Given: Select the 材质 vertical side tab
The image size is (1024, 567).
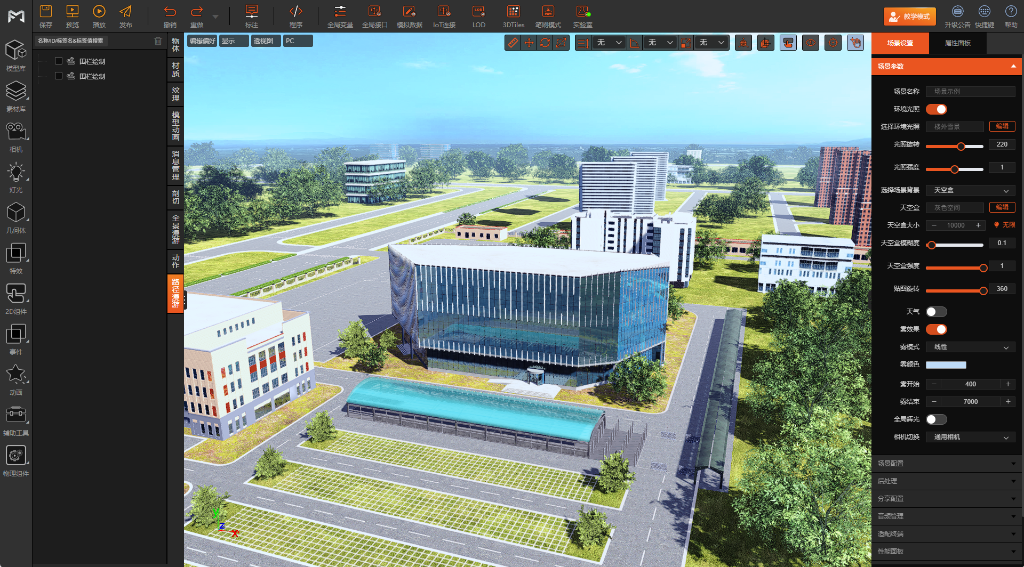Looking at the screenshot, I should point(176,69).
